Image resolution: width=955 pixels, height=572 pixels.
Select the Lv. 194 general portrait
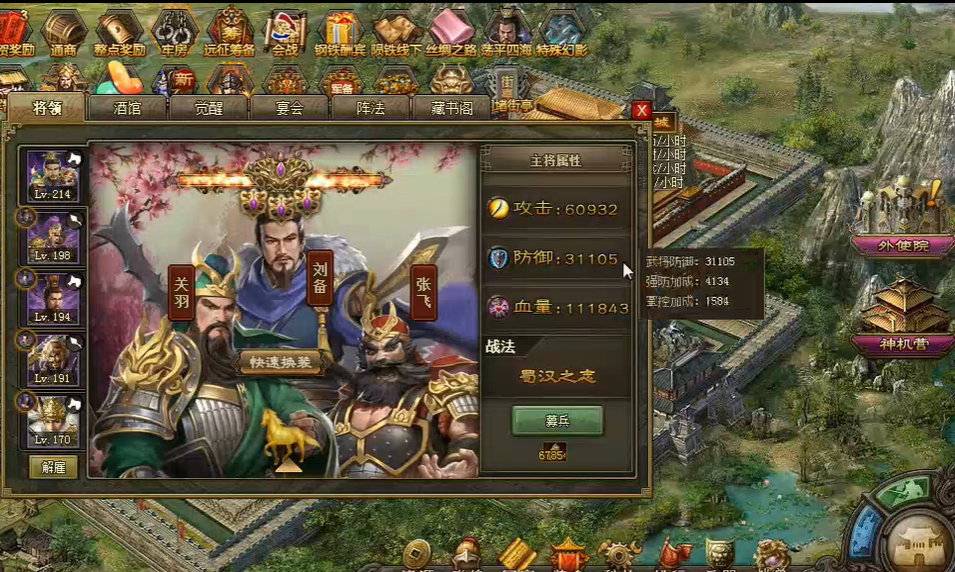coord(53,297)
